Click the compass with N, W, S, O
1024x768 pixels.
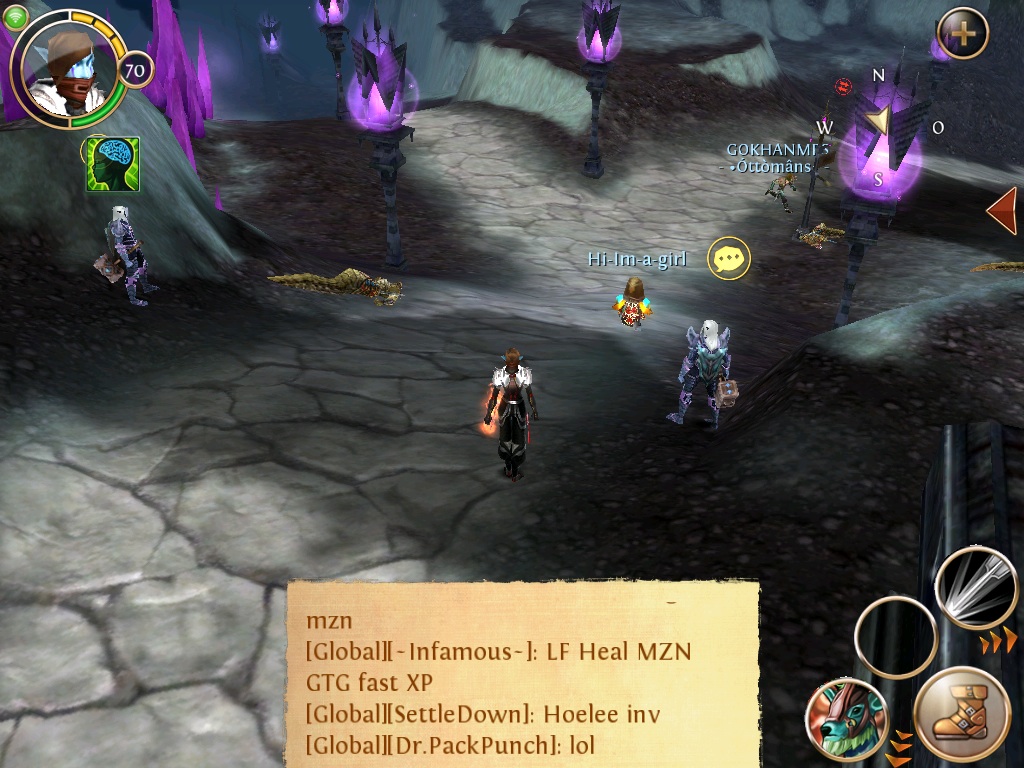click(x=879, y=125)
